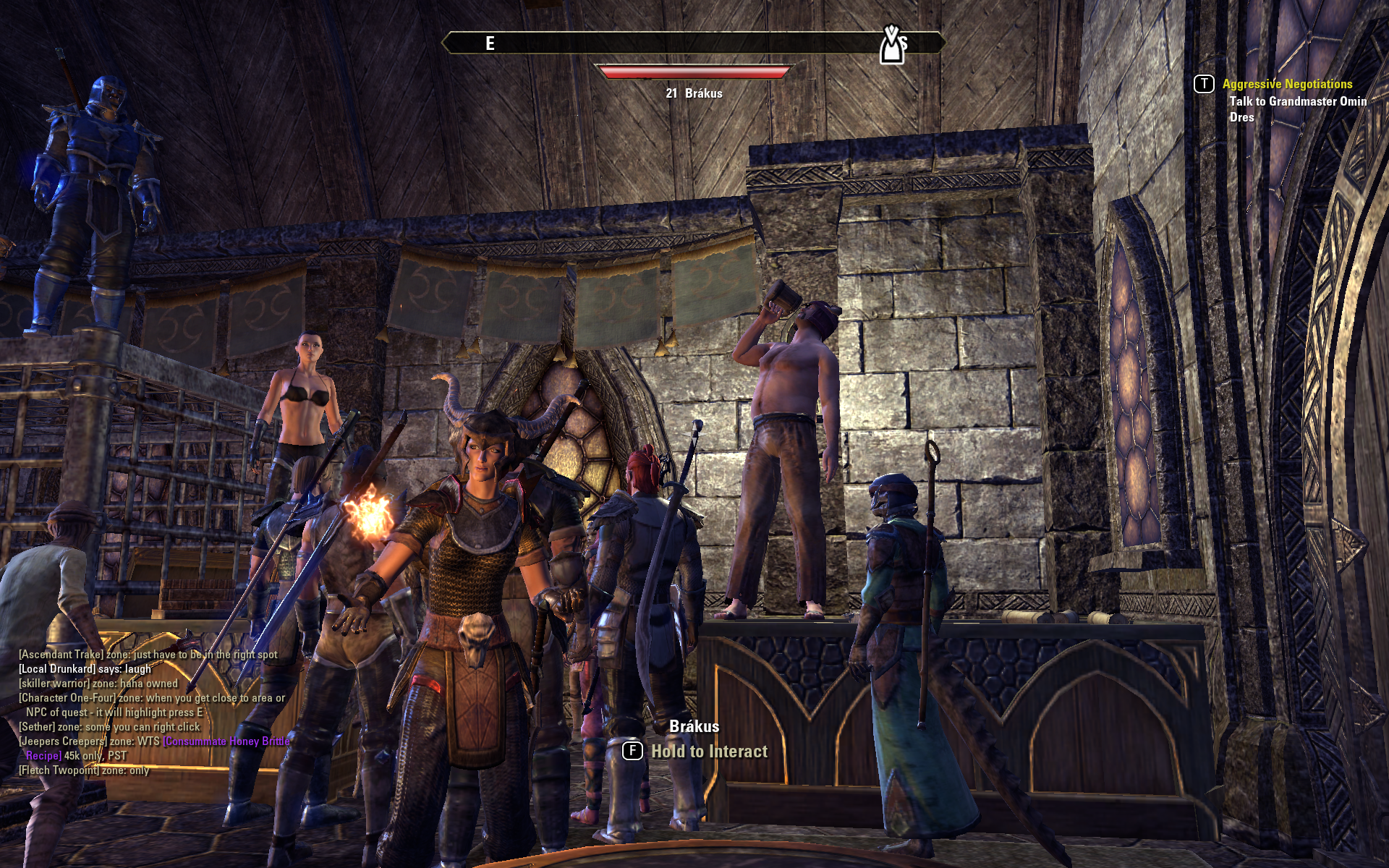Select Jeepers Creepers' name in chat
Screen dimensions: 1389x868
62,741
